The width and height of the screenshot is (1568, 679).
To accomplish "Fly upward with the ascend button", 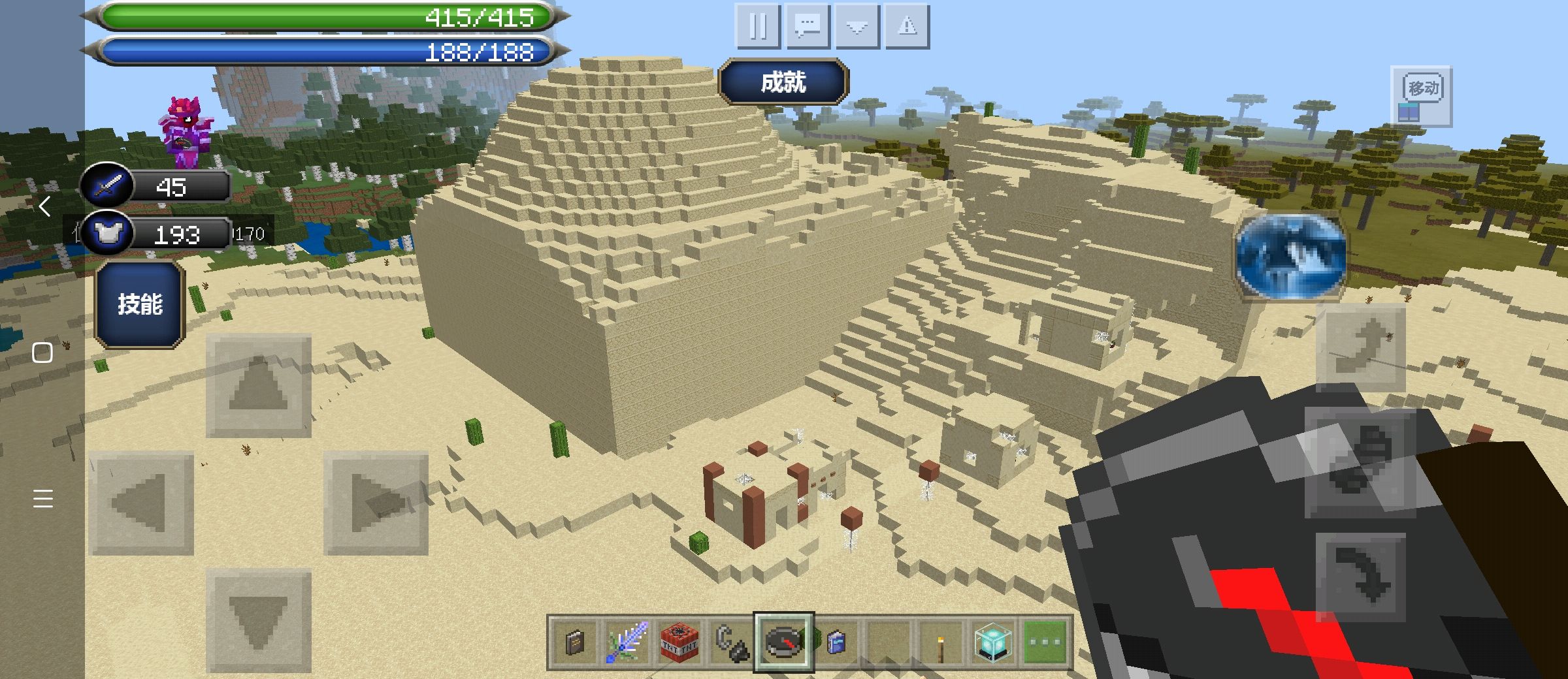I will [1361, 347].
